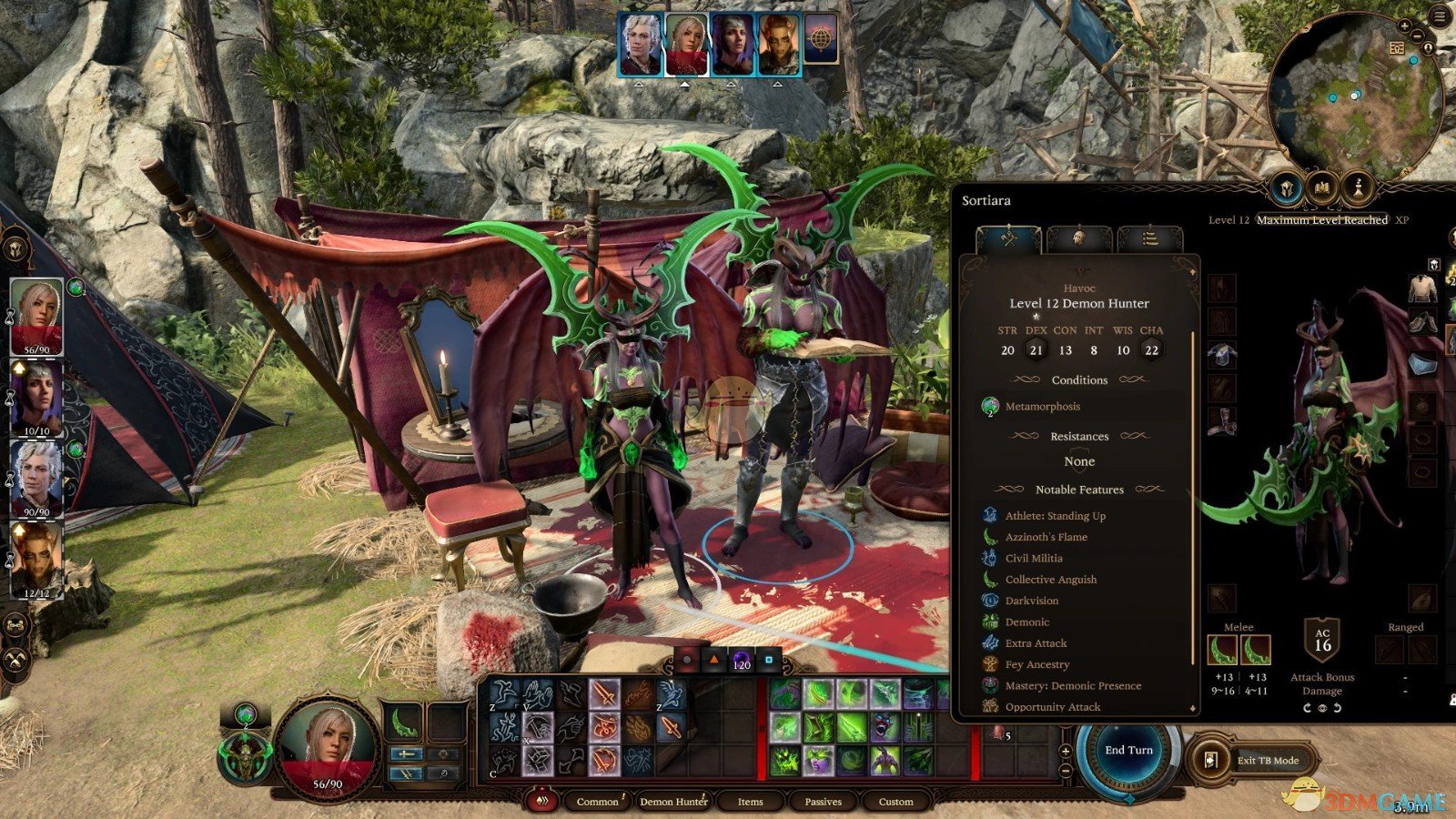The width and height of the screenshot is (1456, 819).
Task: Switch to the helmet-icon character sheet tab
Action: click(1079, 239)
